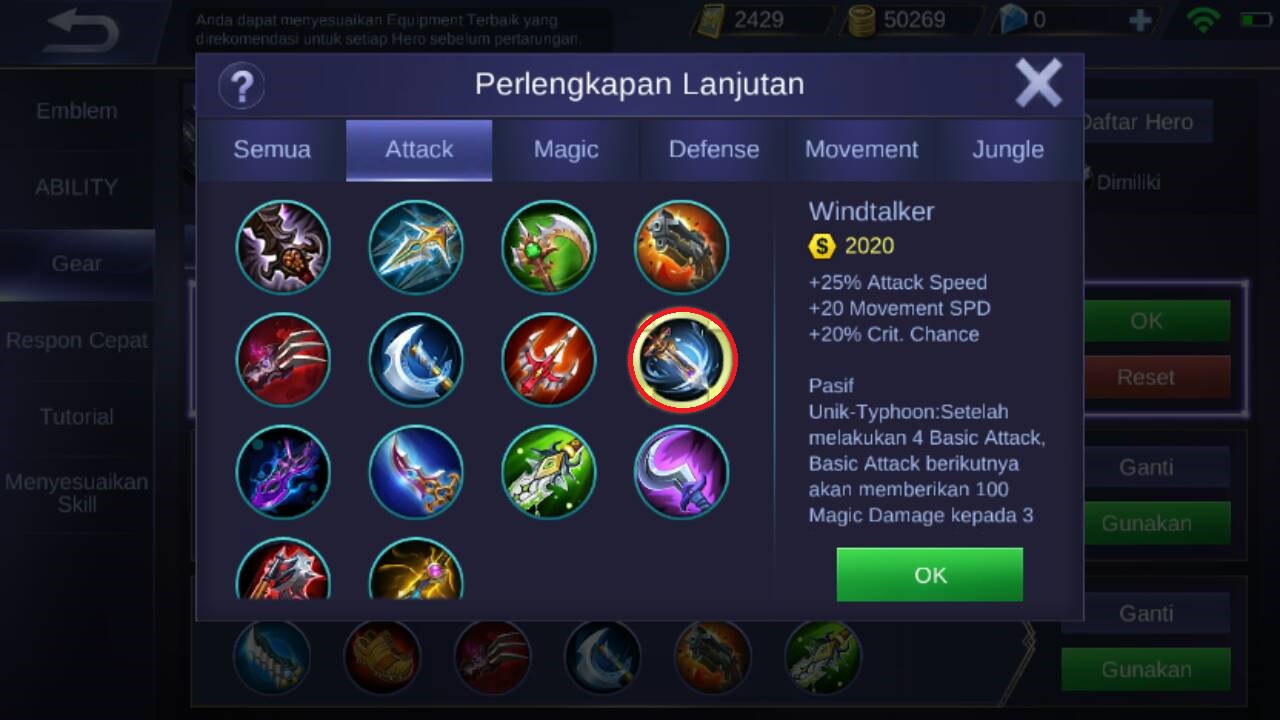Switch to the Magic tab
1280x720 pixels.
coord(566,150)
